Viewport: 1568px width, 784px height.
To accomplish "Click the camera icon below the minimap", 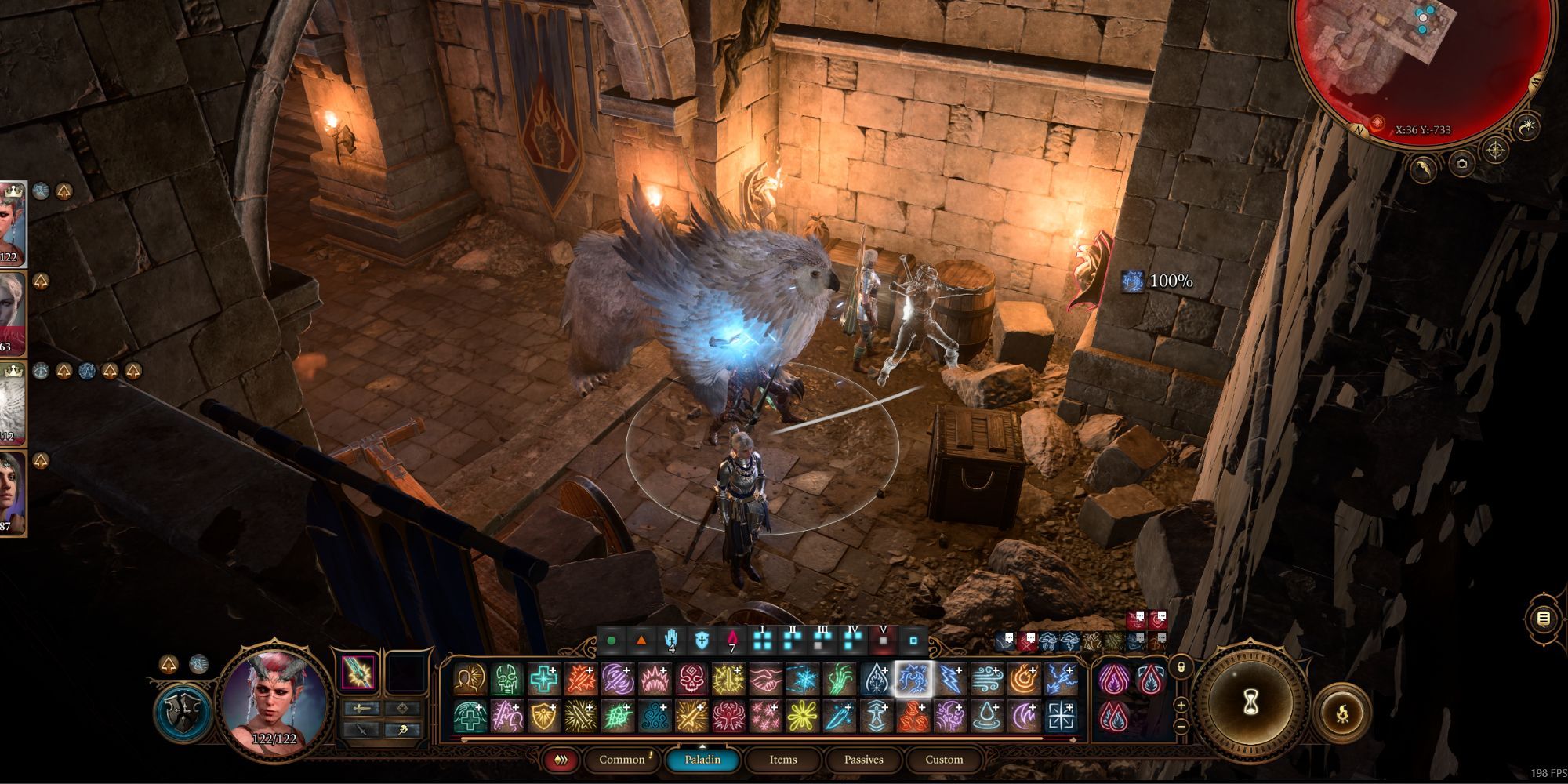I will click(x=1461, y=164).
